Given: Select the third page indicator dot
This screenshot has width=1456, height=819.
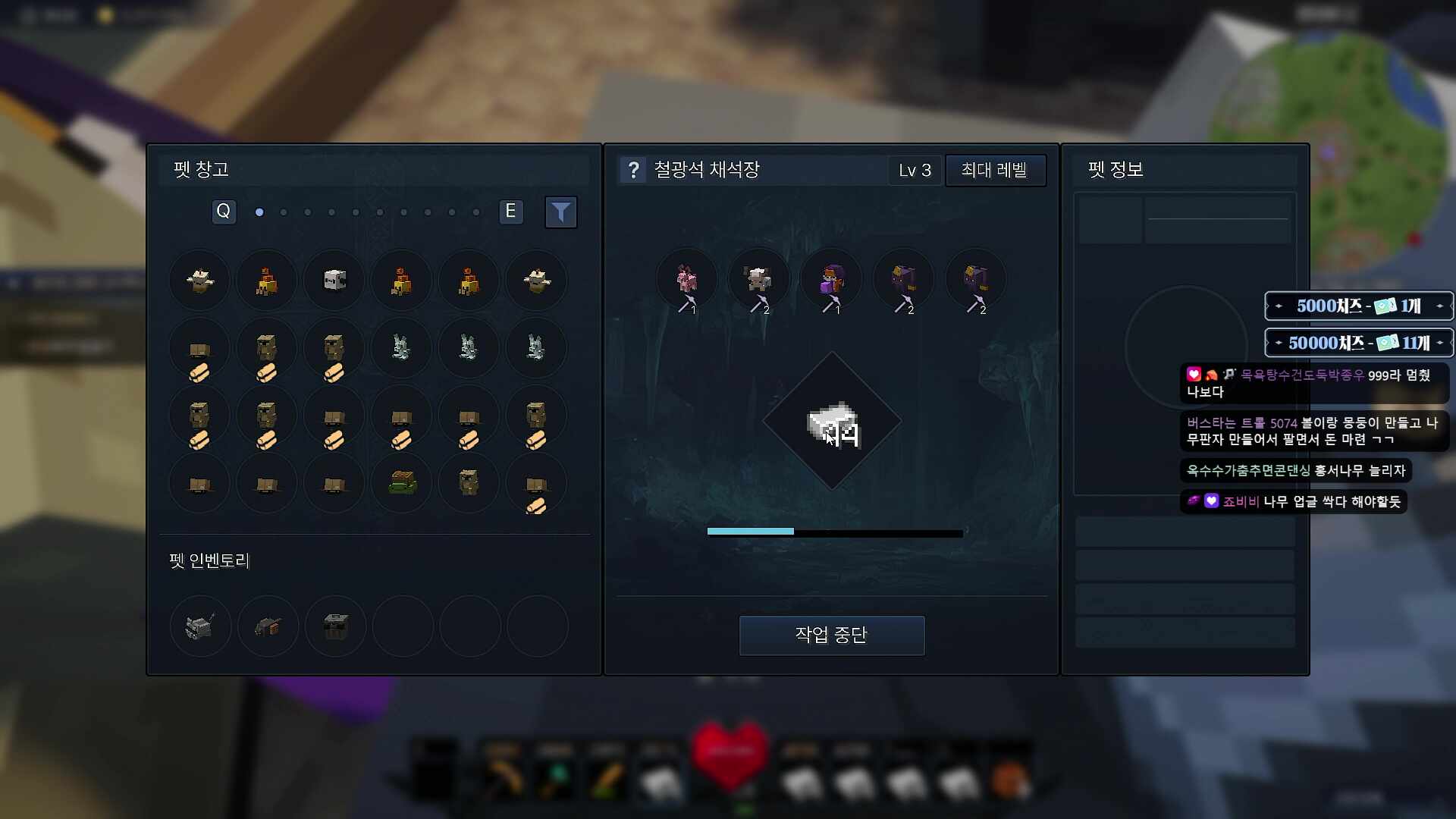Looking at the screenshot, I should point(307,212).
